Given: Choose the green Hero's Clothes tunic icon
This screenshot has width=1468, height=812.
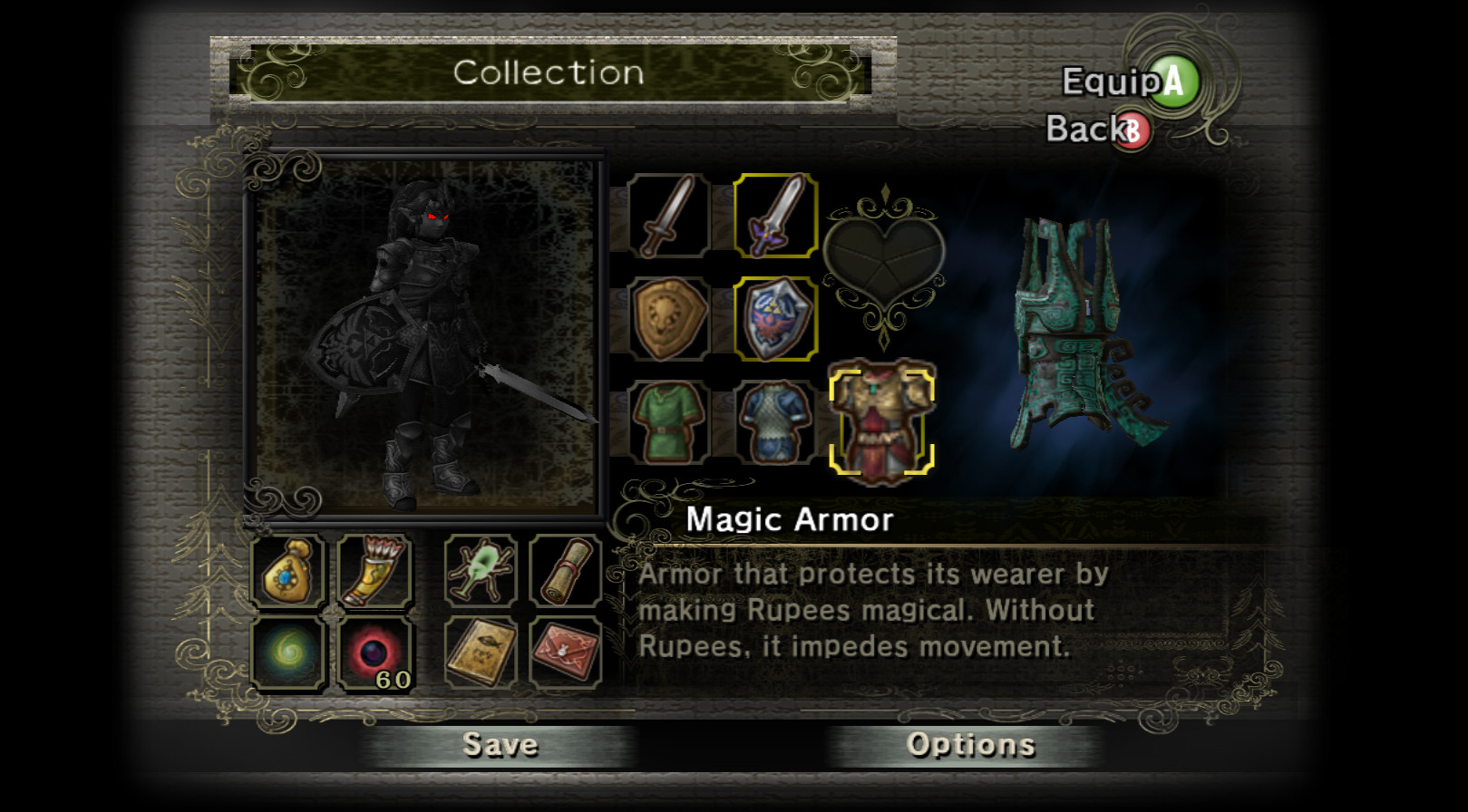Looking at the screenshot, I should [x=668, y=420].
